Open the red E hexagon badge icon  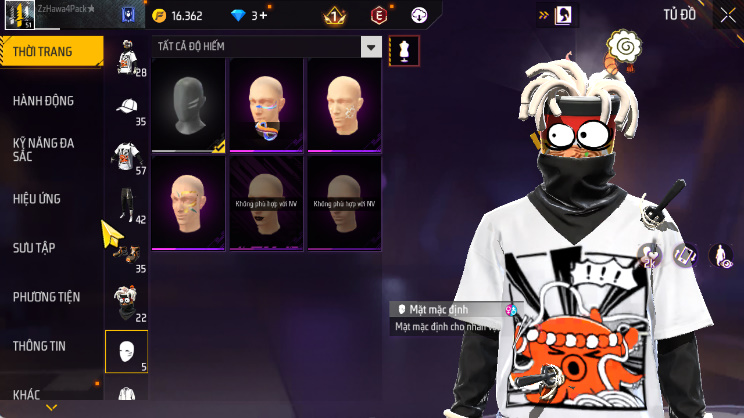[x=379, y=15]
